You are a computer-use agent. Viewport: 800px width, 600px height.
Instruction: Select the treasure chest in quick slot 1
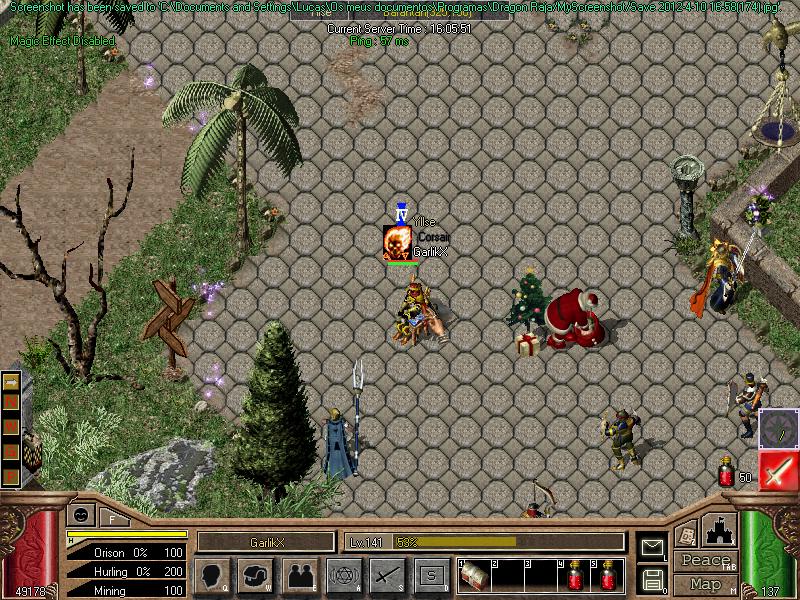coord(473,577)
